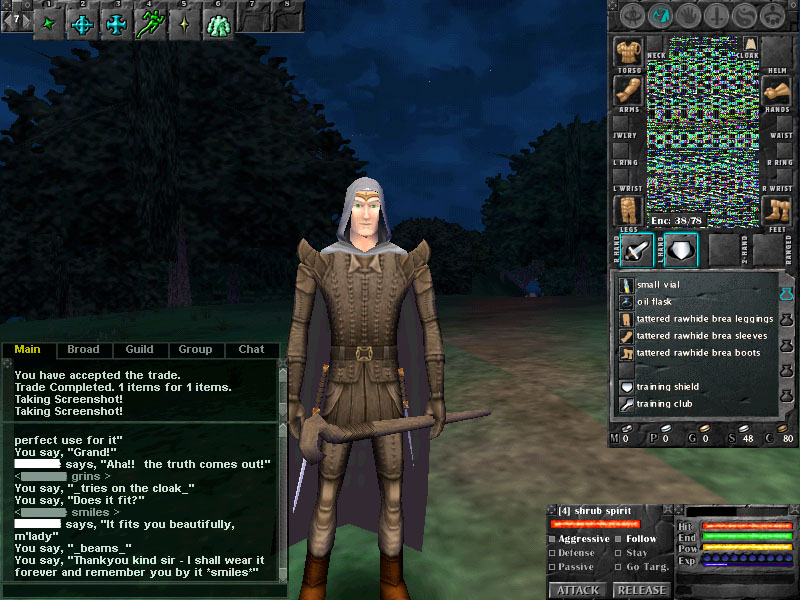This screenshot has width=800, height=600.
Task: Set pet stance to Passive
Action: [x=573, y=567]
